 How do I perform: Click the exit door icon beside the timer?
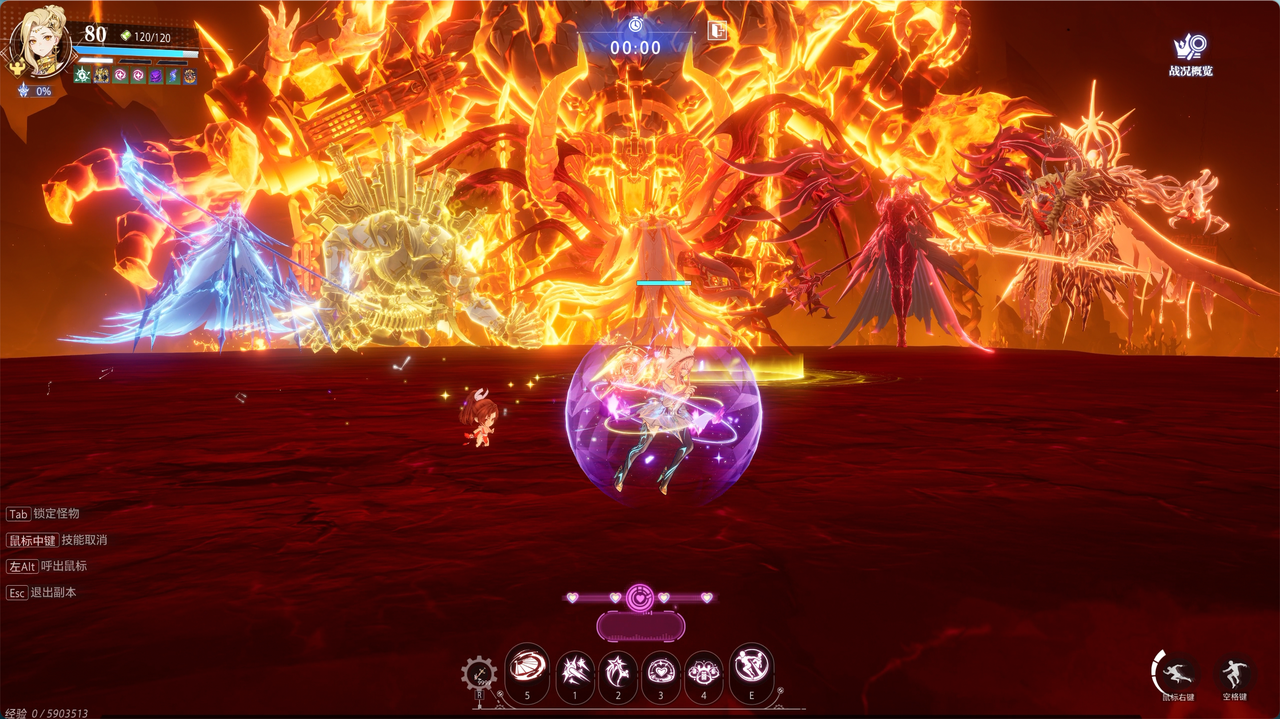[x=717, y=30]
